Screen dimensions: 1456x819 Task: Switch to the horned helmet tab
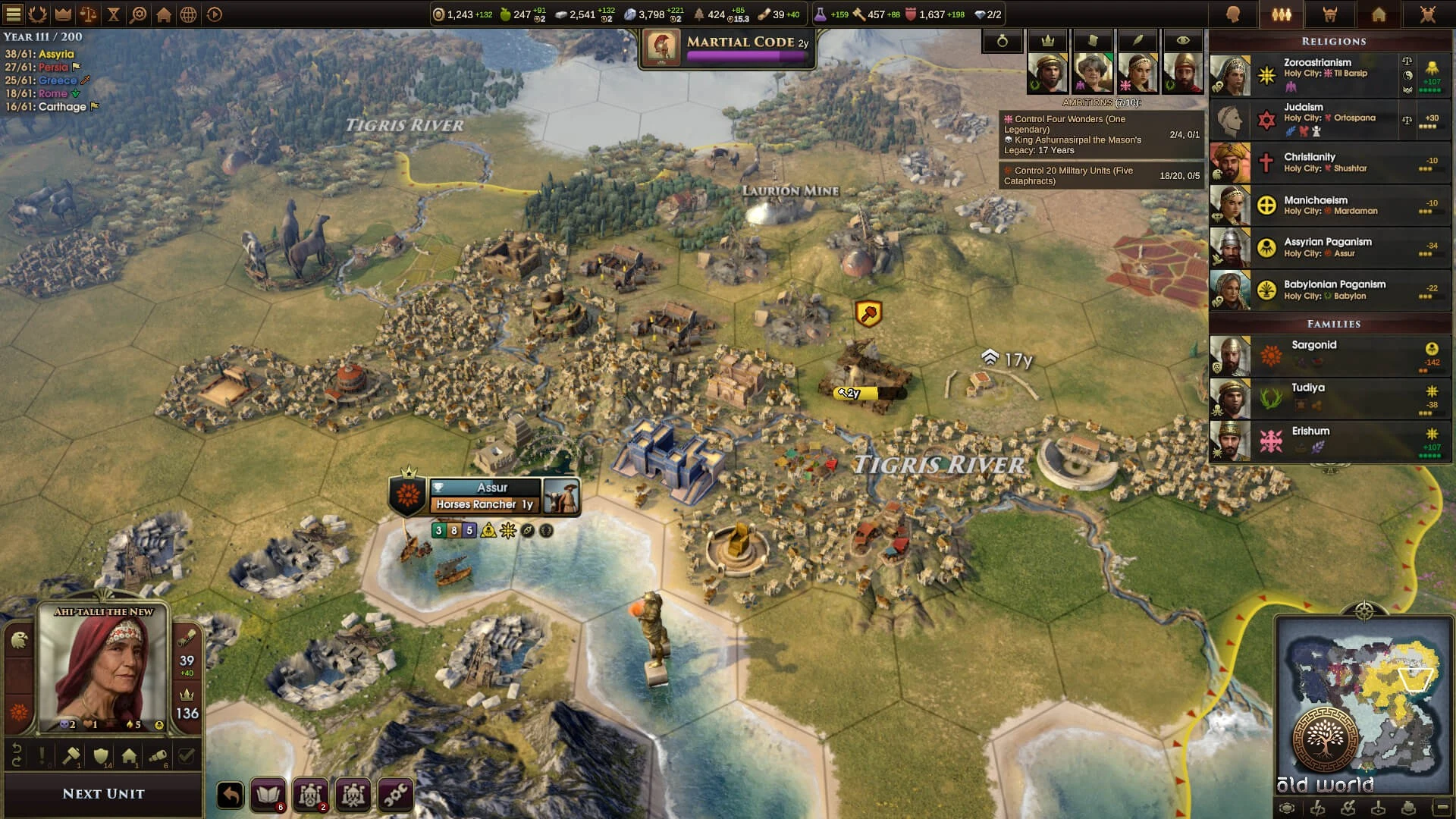pos(1330,14)
